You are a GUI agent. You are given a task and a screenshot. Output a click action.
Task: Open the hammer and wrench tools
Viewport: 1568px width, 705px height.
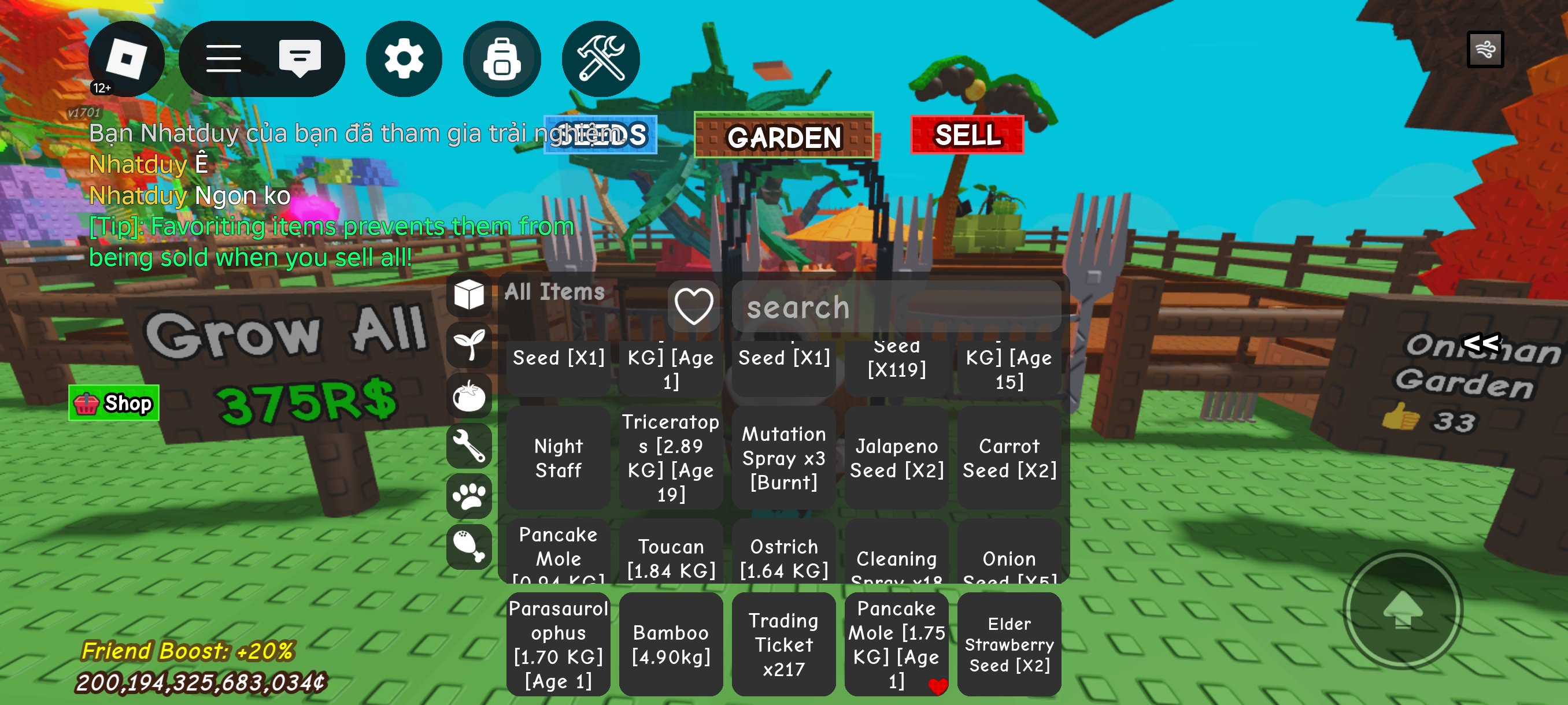click(x=600, y=59)
